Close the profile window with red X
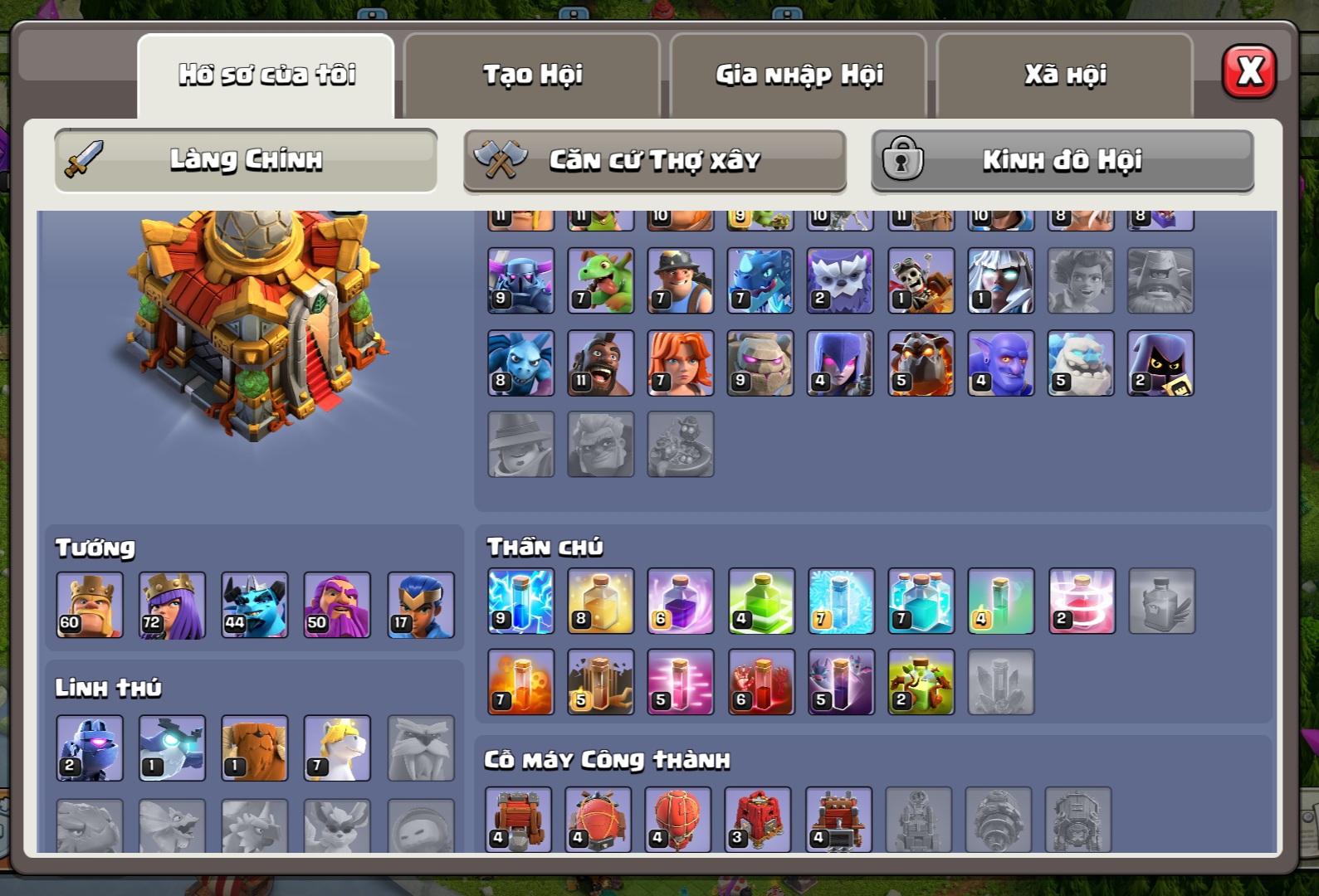 [x=1248, y=72]
